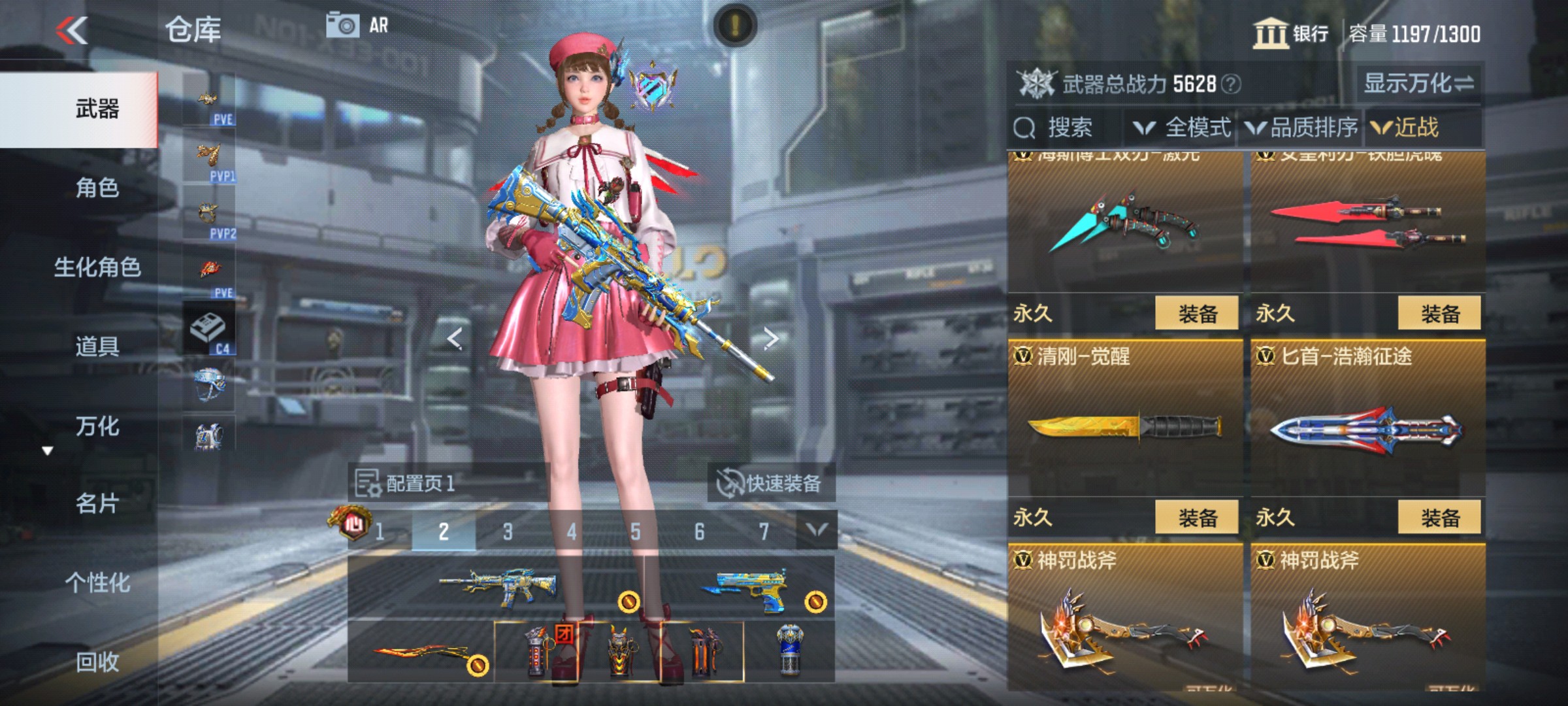The height and width of the screenshot is (706, 1568).
Task: Select the helmet equipment slot icon
Action: pyautogui.click(x=208, y=382)
